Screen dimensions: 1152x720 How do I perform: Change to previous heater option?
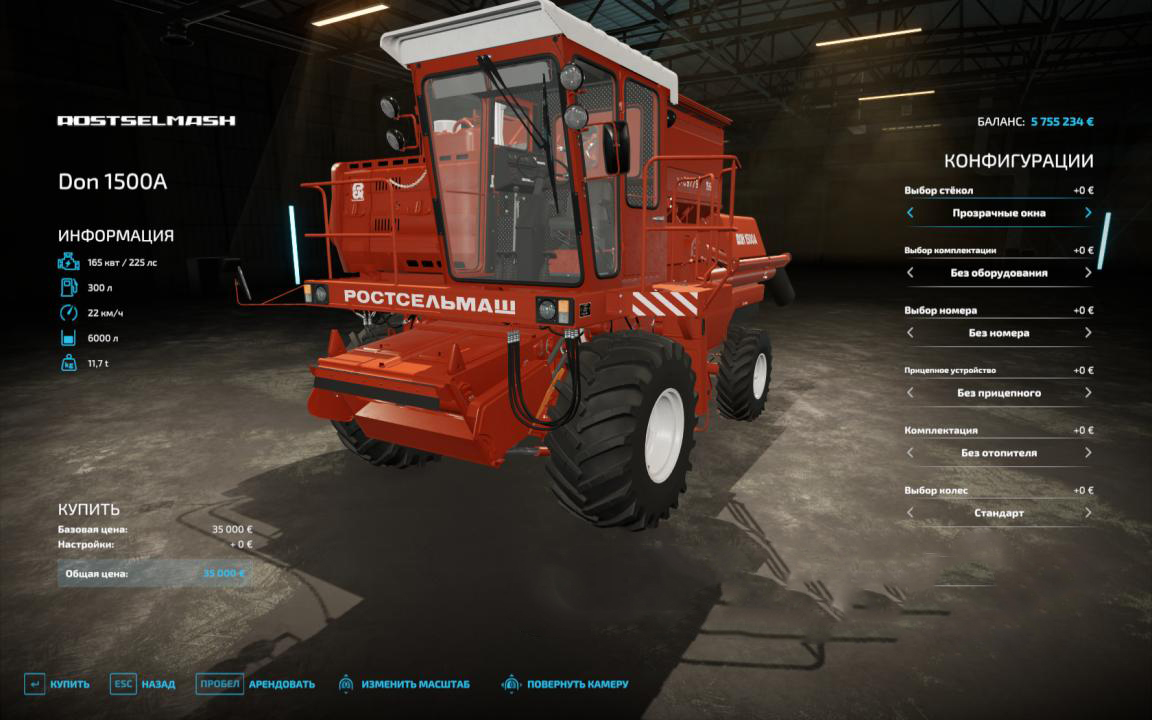pos(910,453)
